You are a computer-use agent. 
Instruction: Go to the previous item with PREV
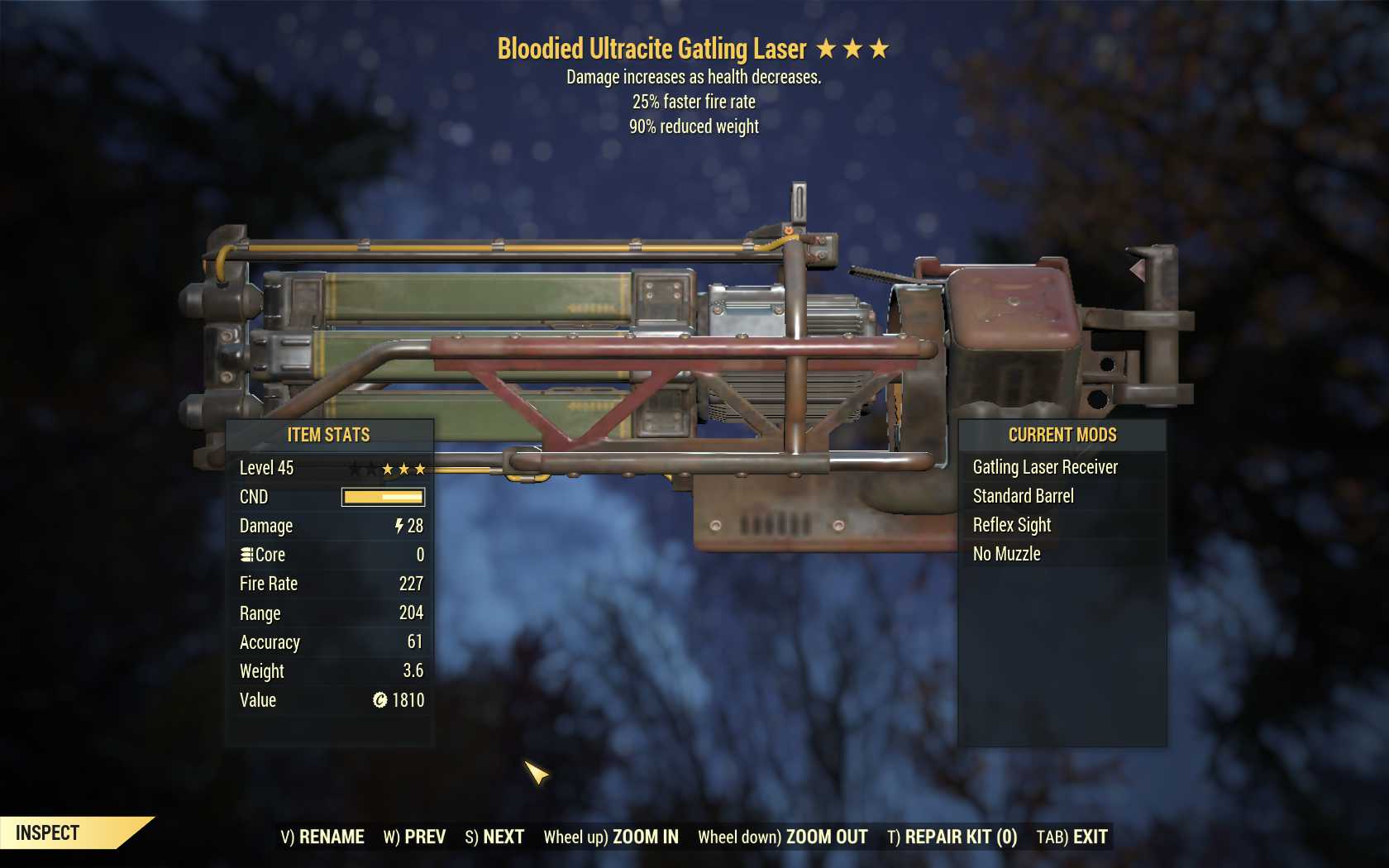414,837
